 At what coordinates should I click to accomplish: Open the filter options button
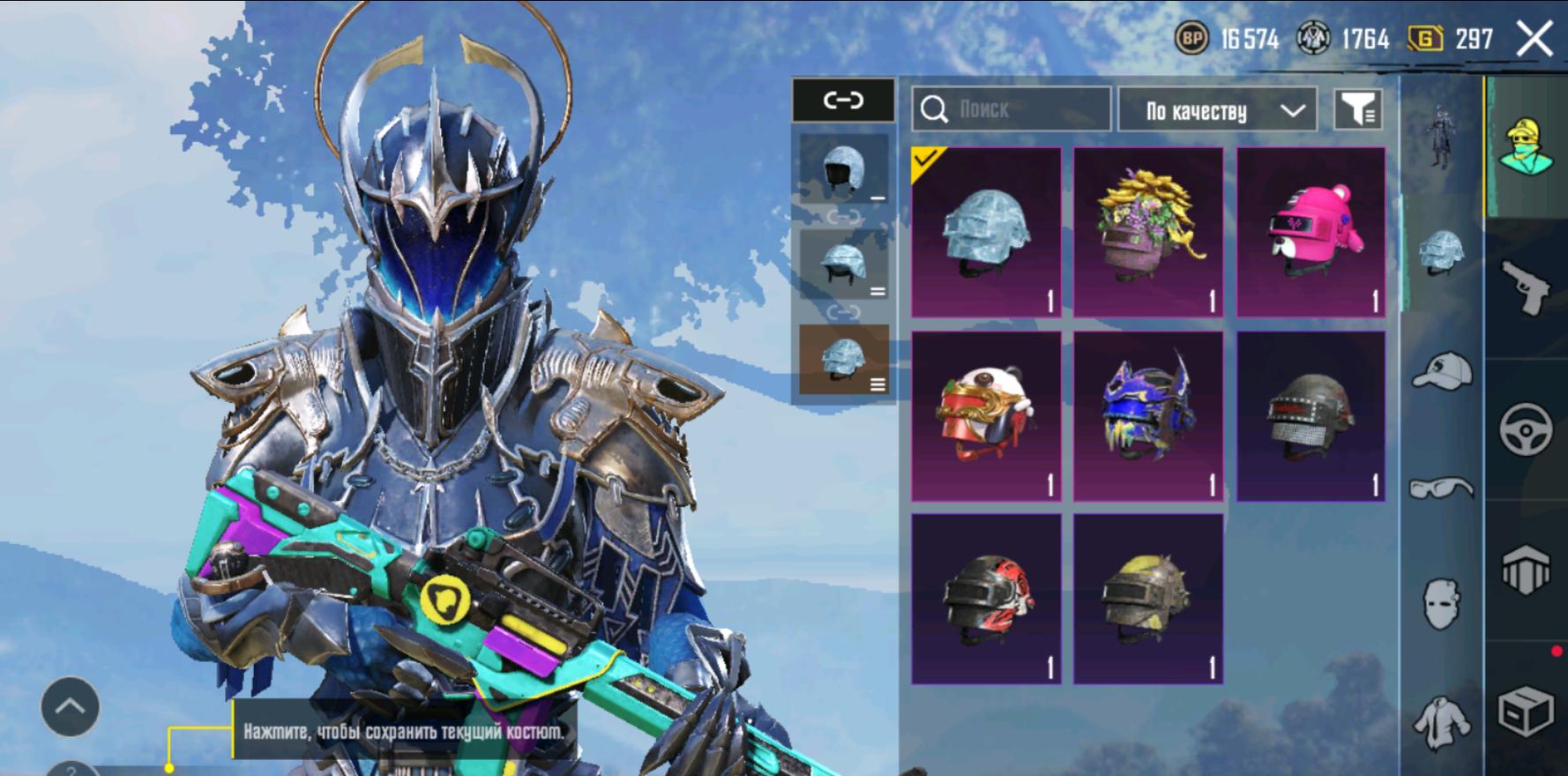tap(1357, 110)
